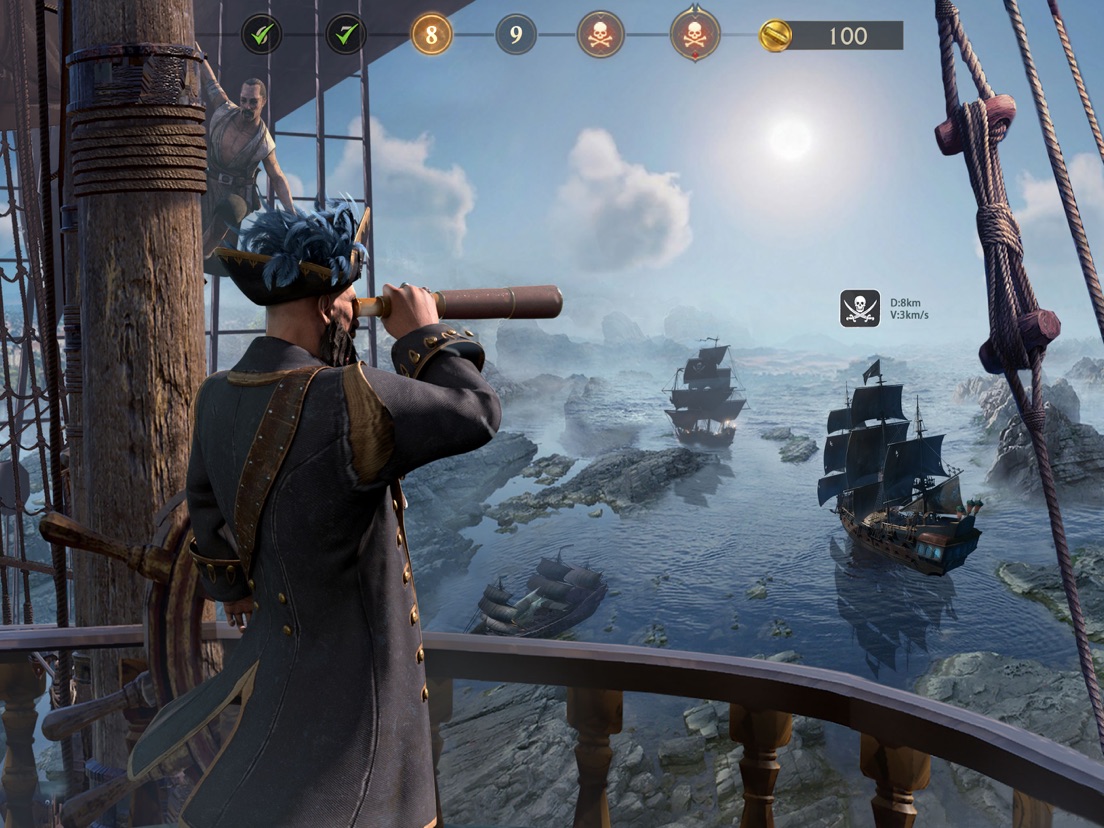
Task: Select the final ornate red skull boss stage
Action: point(694,35)
